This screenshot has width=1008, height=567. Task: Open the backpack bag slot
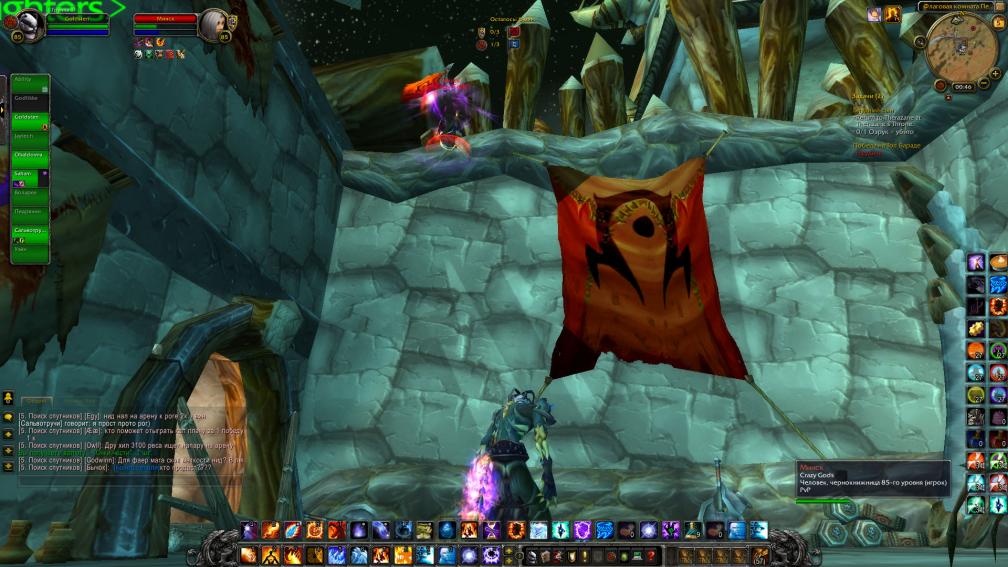759,554
